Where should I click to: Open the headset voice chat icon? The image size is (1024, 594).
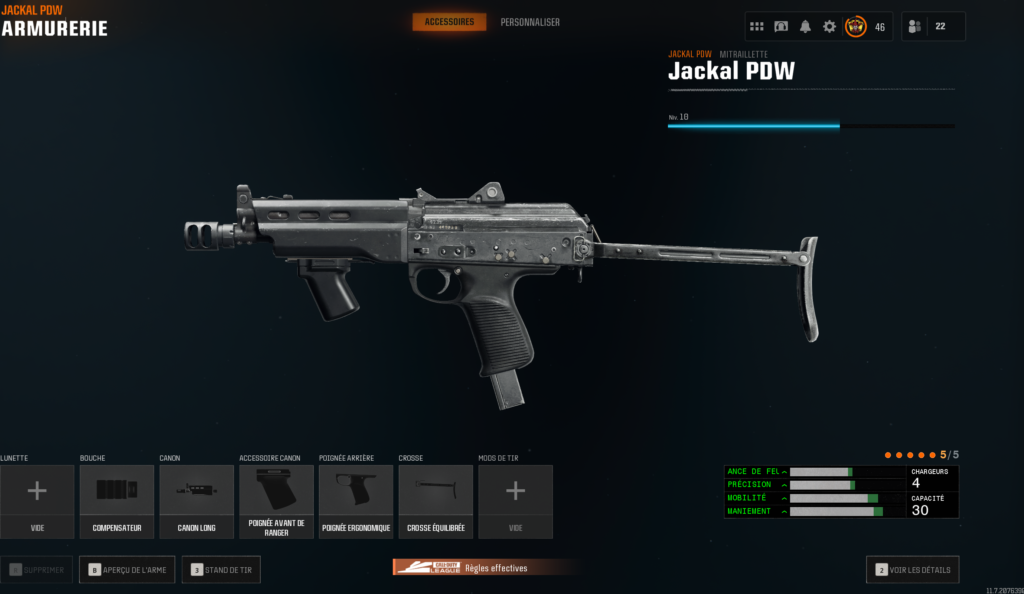click(x=781, y=27)
